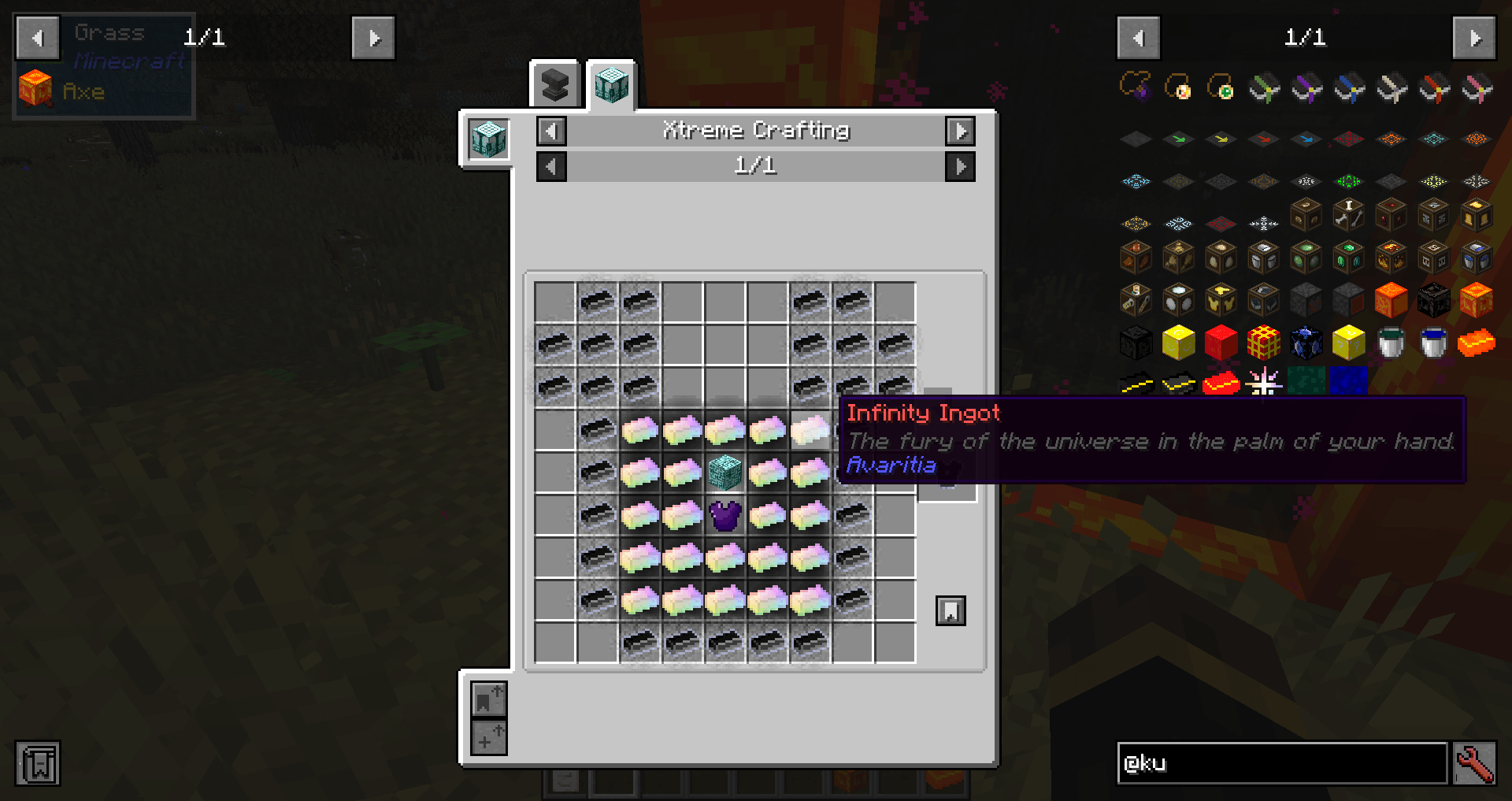Select the bedrock block in the item panel

[x=1347, y=300]
